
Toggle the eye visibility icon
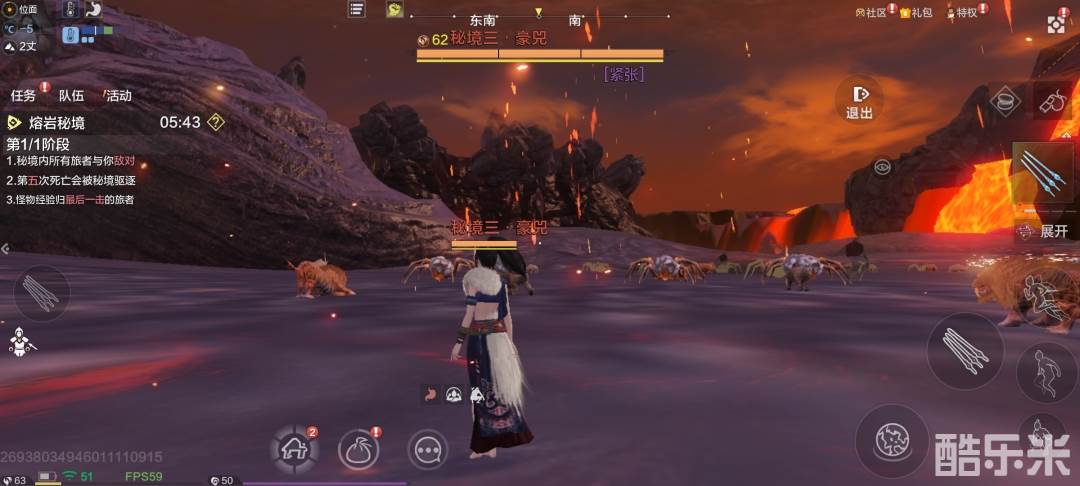click(x=882, y=167)
